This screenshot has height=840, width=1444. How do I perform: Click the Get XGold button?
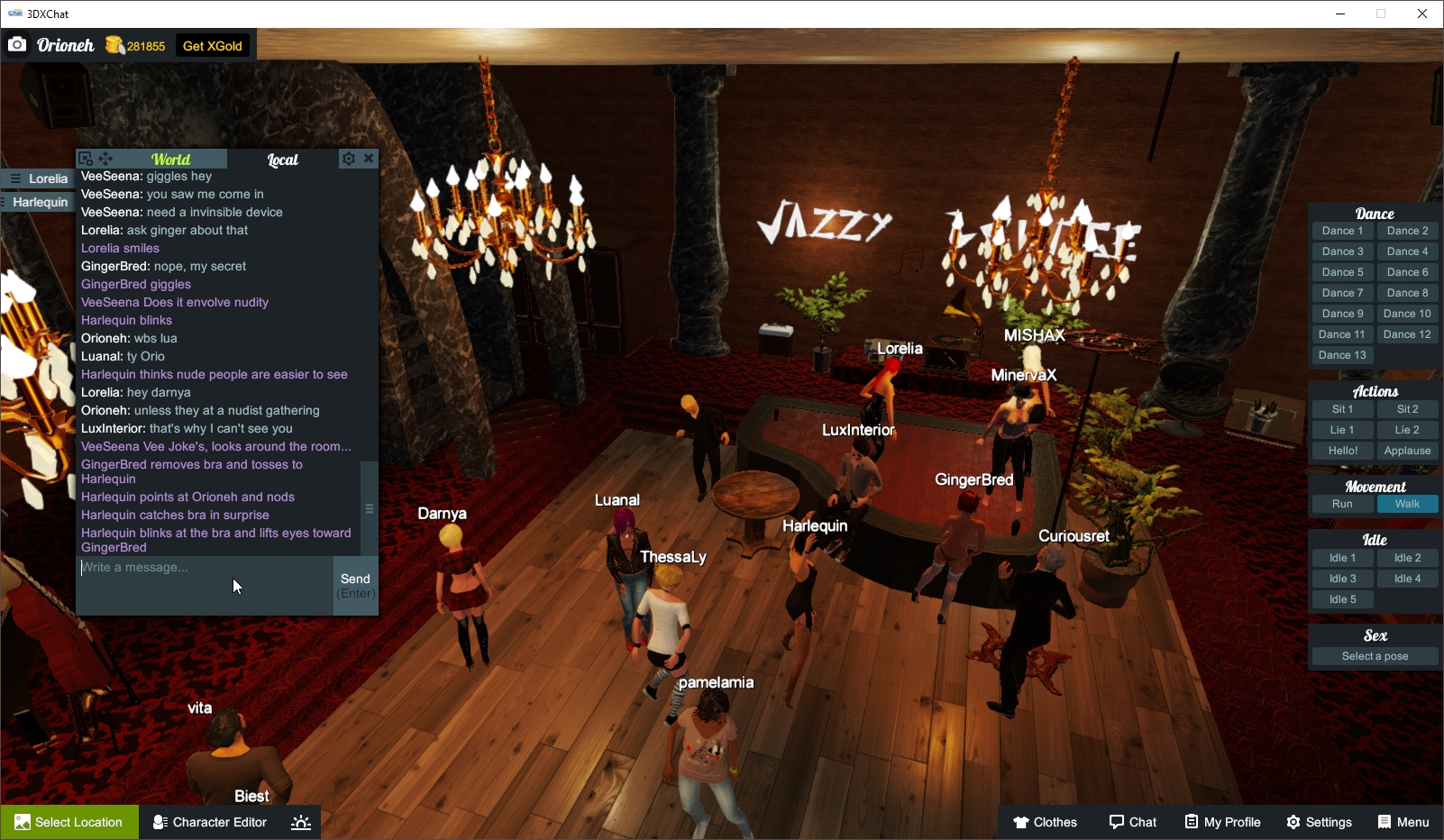point(213,44)
